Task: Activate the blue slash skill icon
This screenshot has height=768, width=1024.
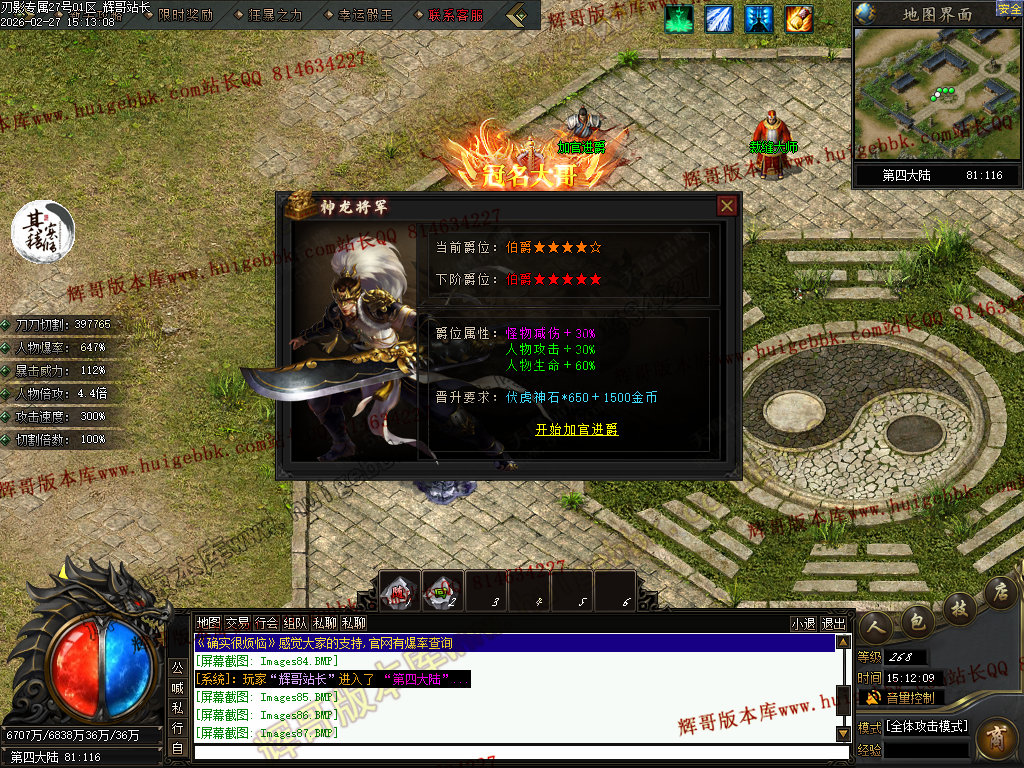Action: (x=719, y=19)
